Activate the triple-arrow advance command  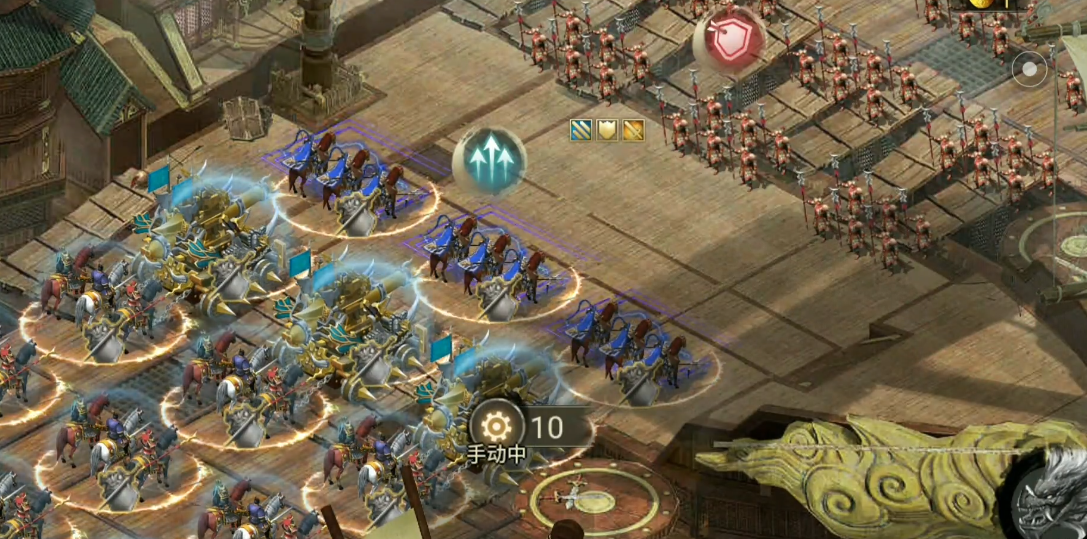489,161
